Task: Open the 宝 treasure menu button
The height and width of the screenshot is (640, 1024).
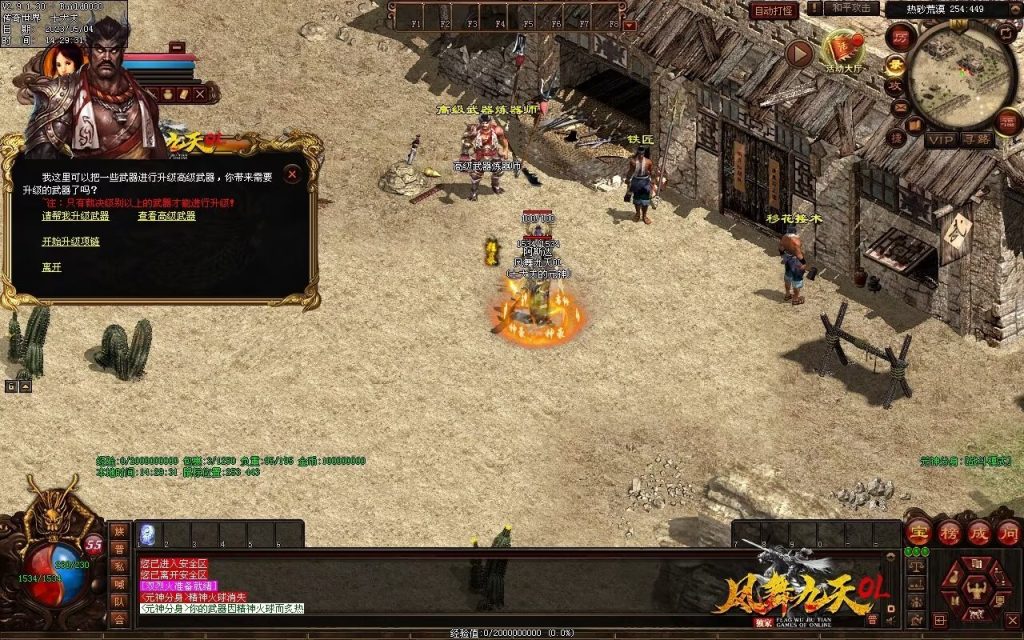Action: coord(919,532)
